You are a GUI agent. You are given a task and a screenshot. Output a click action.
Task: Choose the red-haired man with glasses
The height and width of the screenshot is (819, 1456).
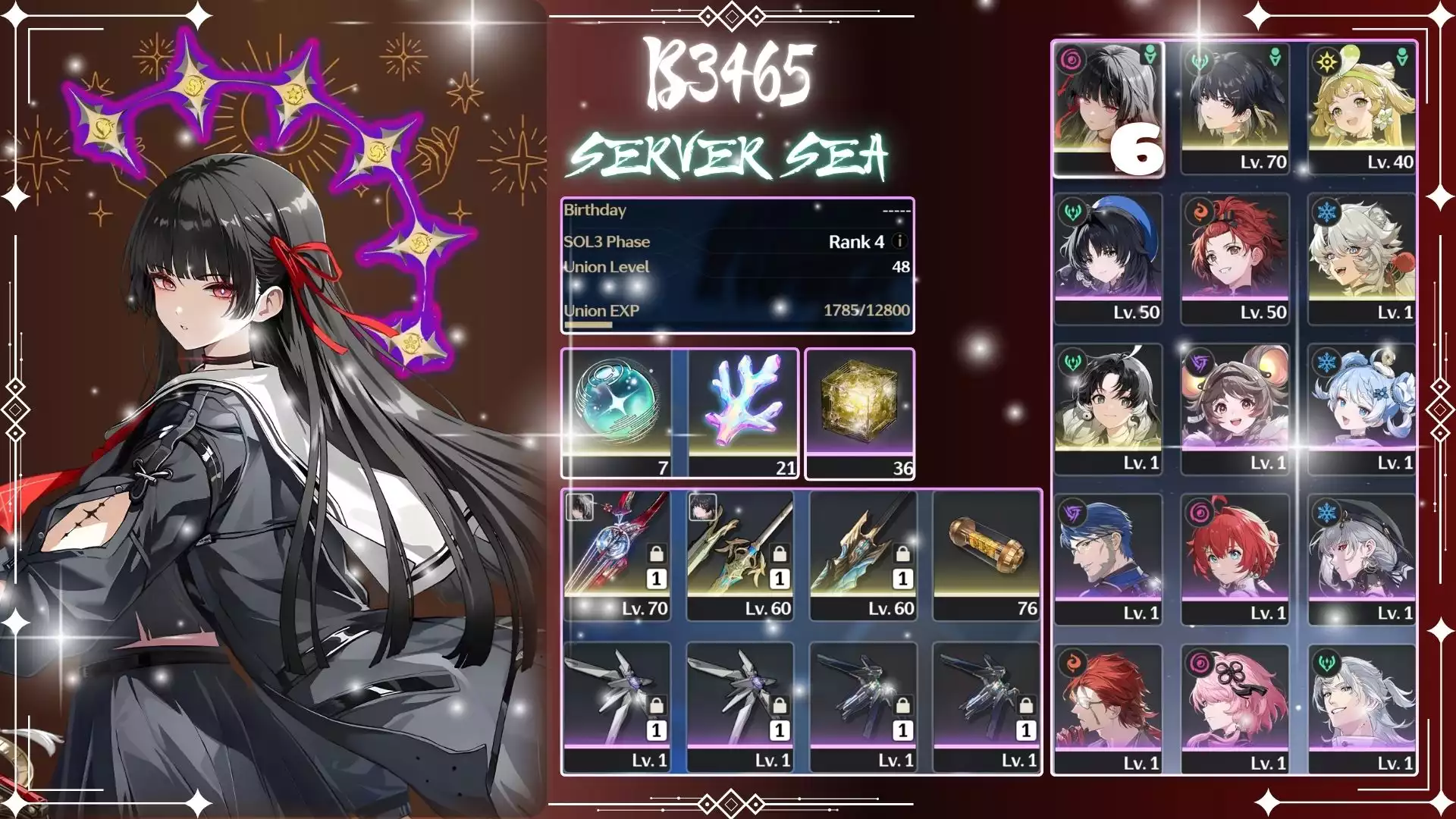[1107, 708]
